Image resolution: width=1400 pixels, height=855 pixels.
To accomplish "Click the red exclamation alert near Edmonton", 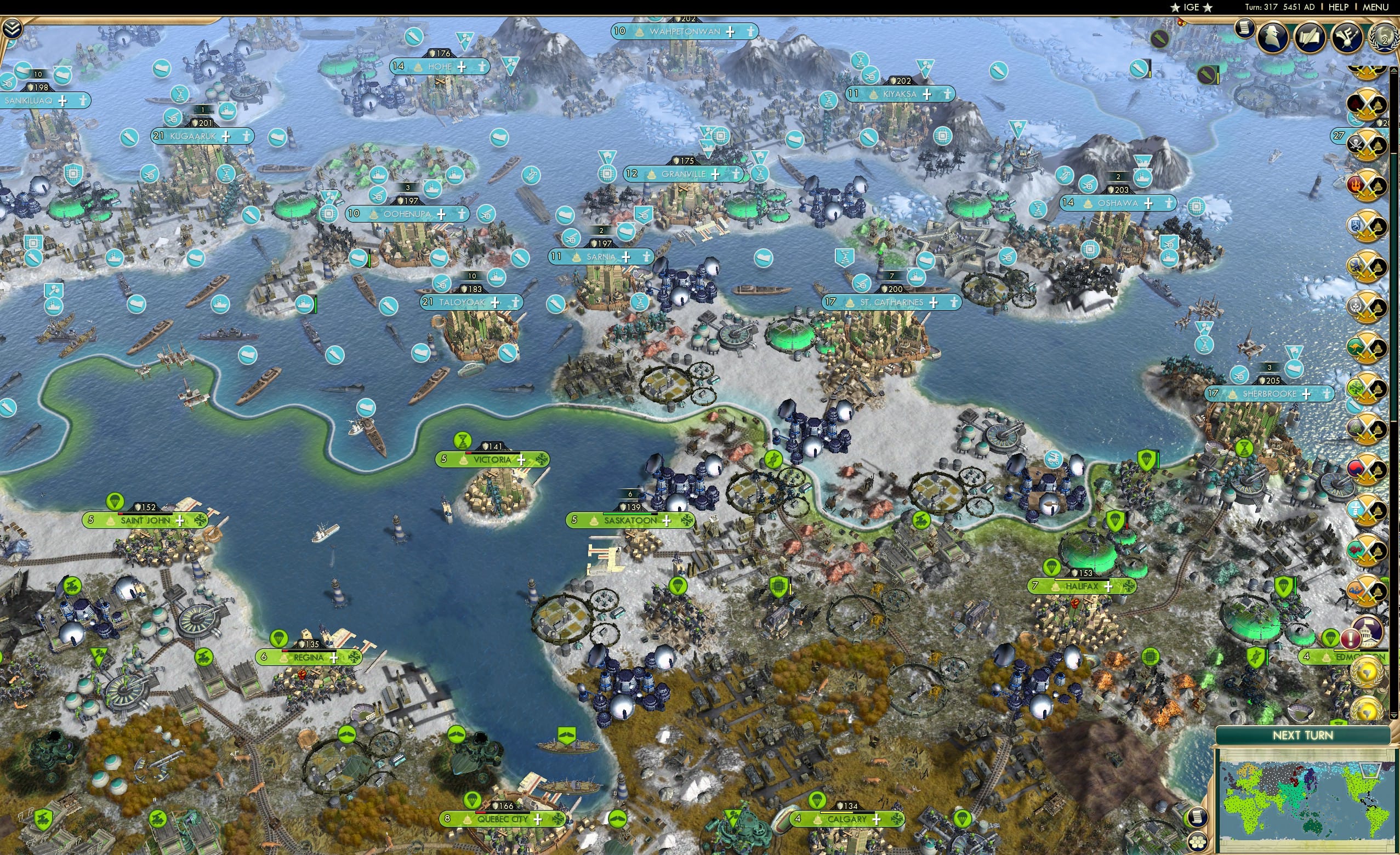I will (x=1351, y=639).
